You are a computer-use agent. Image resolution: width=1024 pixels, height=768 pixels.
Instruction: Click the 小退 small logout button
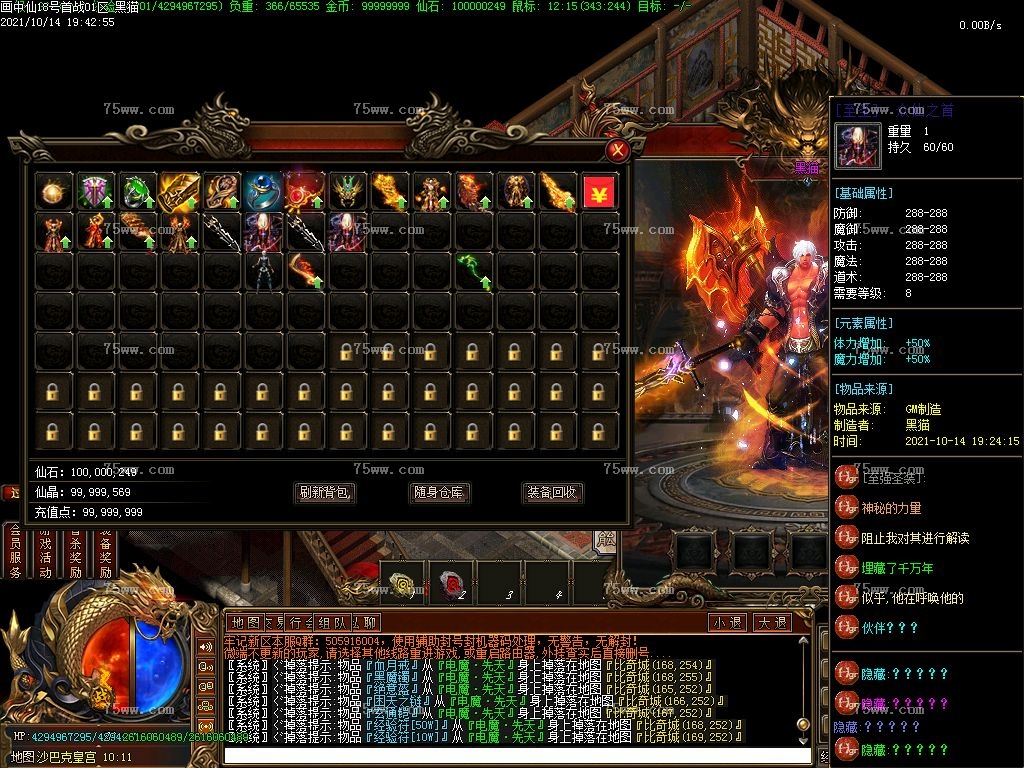point(728,622)
